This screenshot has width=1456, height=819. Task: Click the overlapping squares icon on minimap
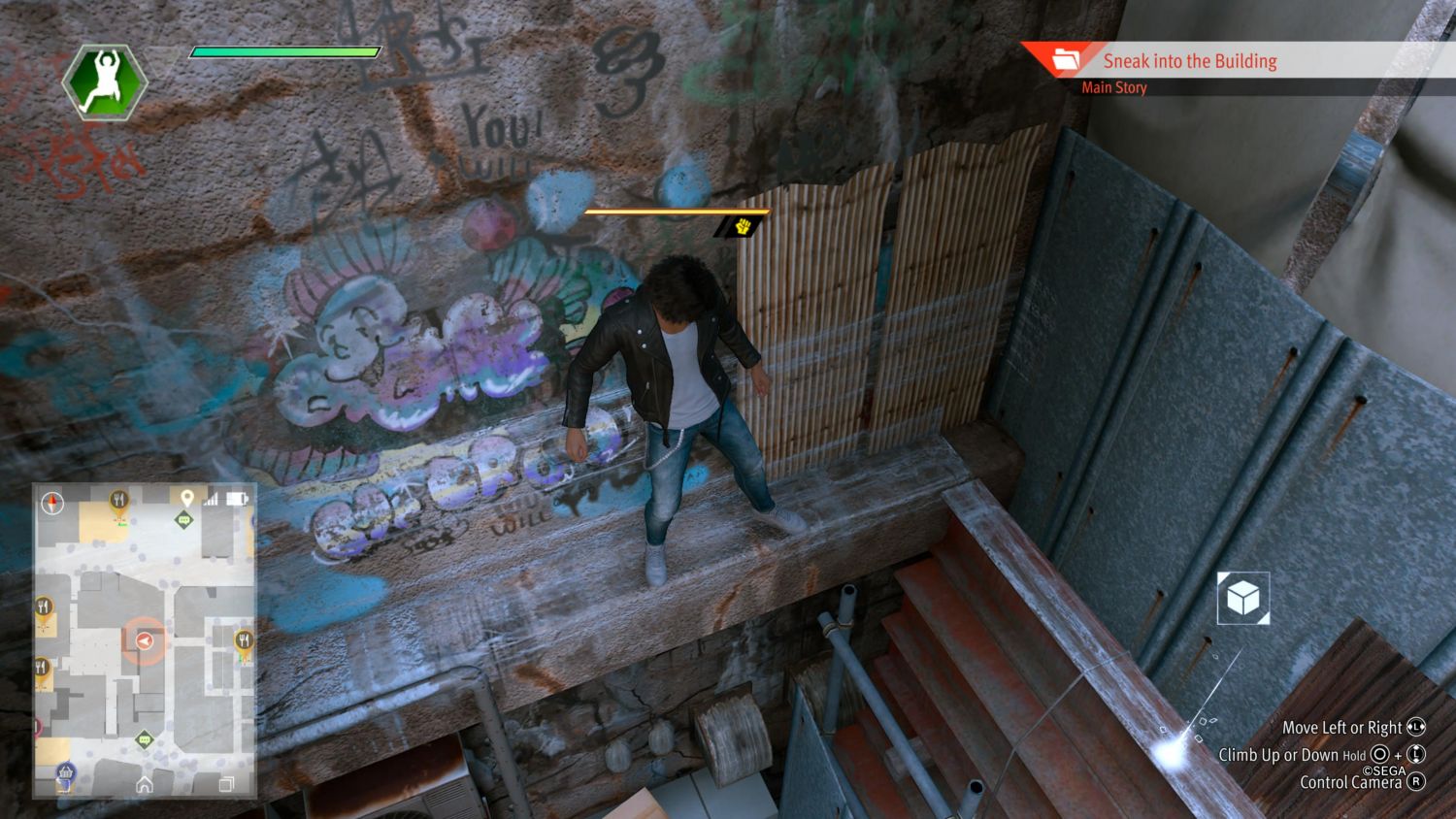(x=226, y=784)
